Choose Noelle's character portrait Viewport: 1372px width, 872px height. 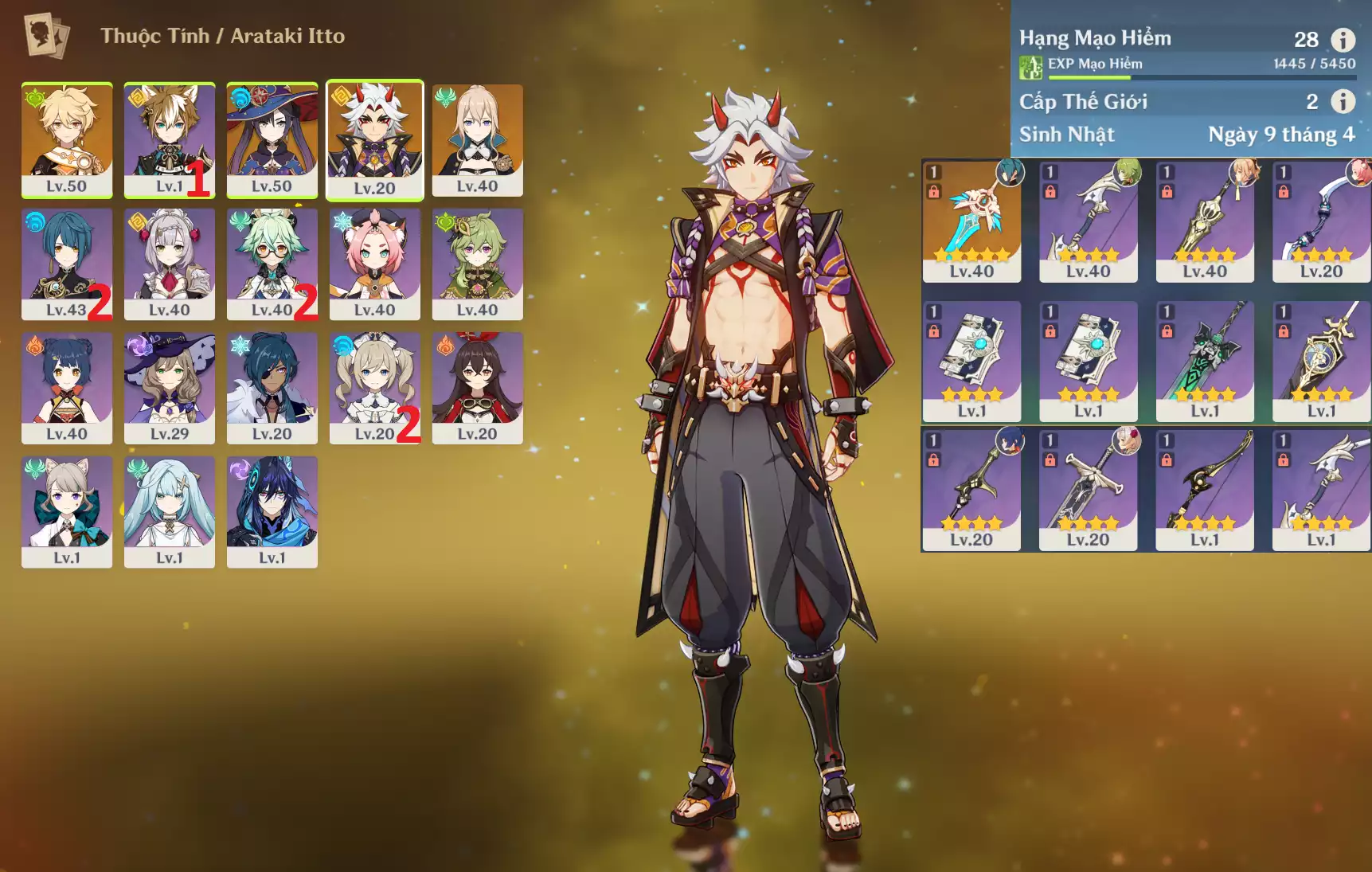[x=169, y=264]
